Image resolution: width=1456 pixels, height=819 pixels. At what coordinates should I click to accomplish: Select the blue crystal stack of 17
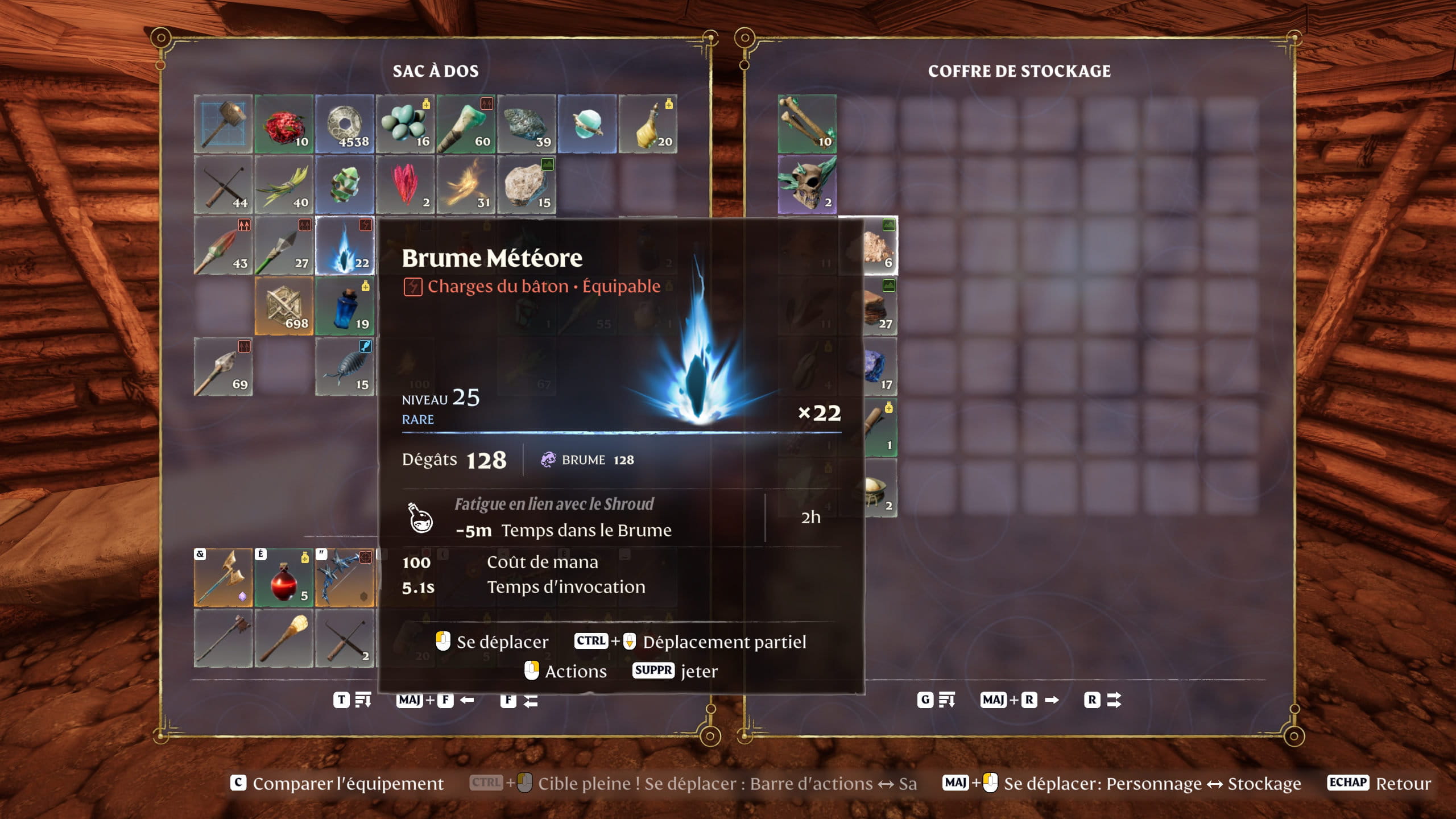(x=879, y=367)
